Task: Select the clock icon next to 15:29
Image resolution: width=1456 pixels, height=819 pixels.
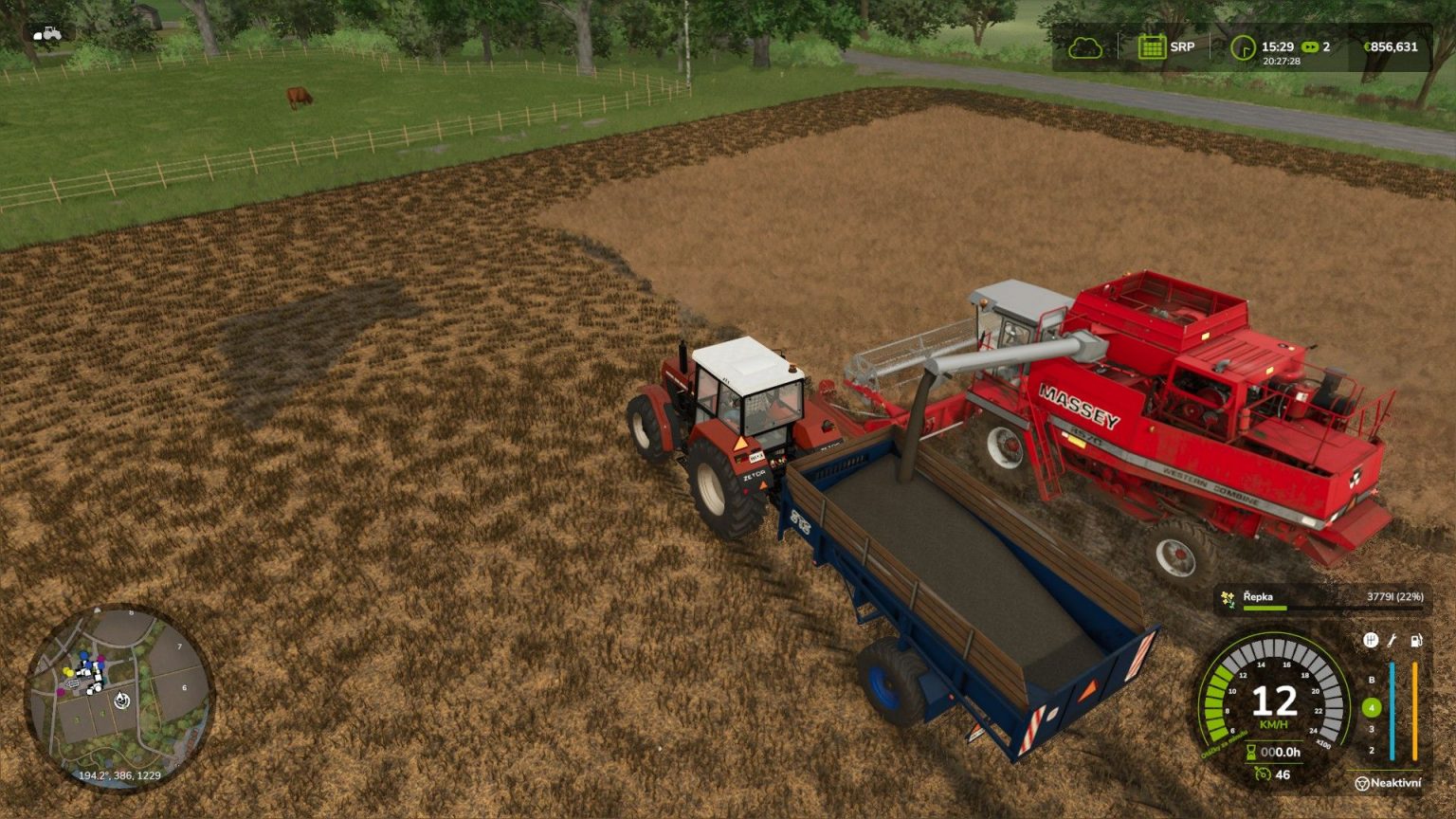Action: [x=1245, y=45]
